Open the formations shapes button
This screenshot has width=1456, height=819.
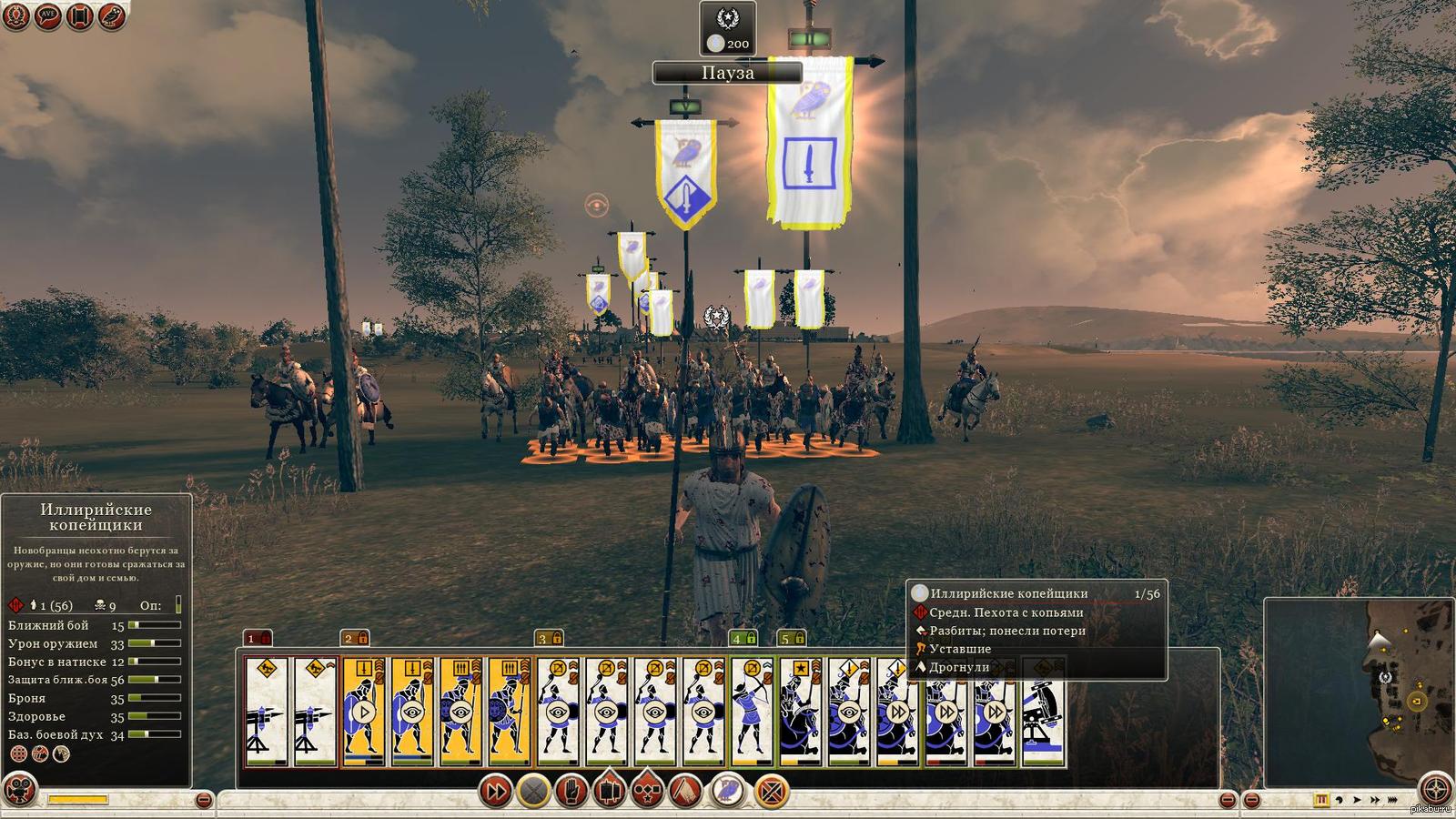pos(647,792)
